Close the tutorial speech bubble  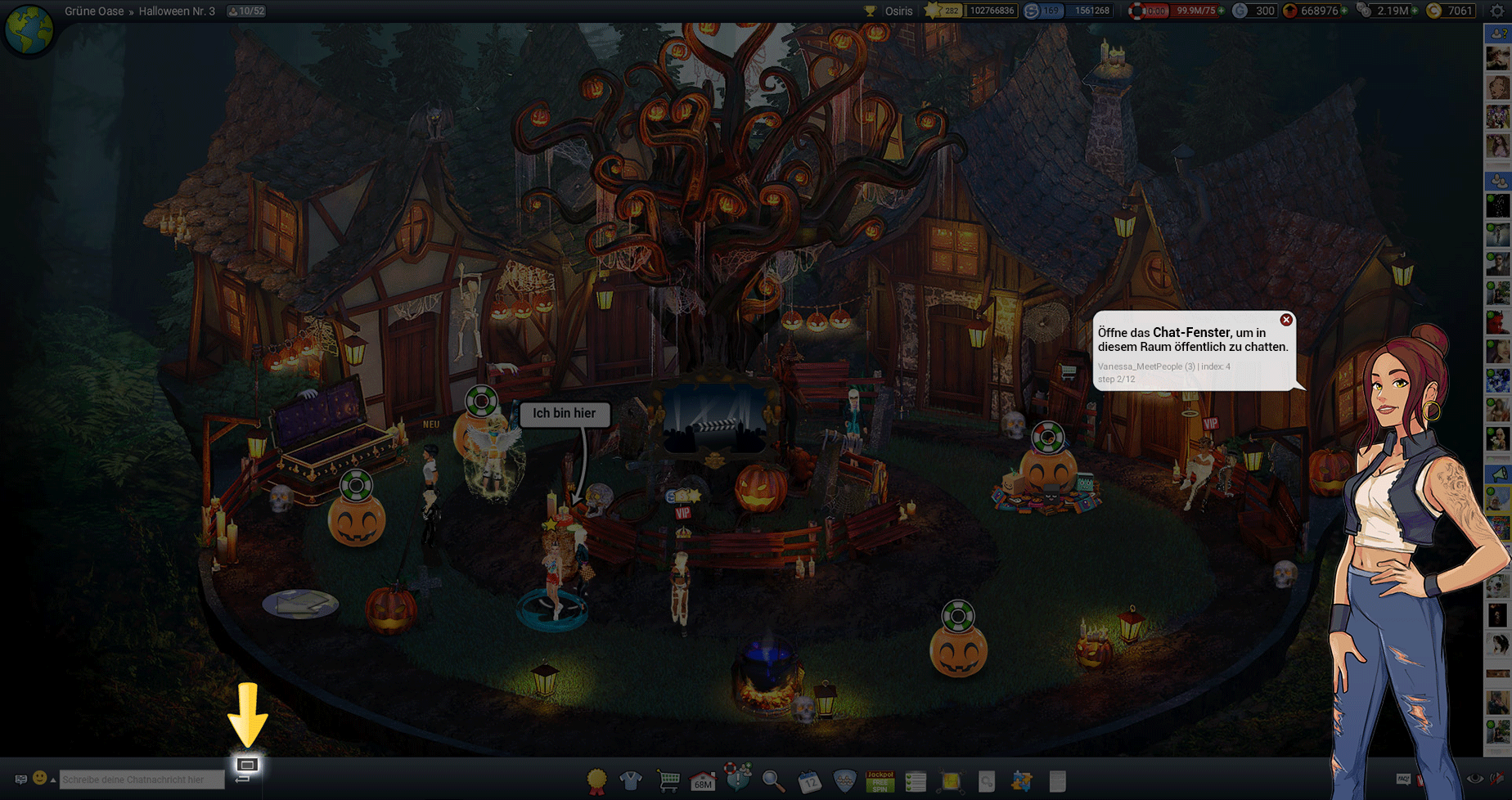1286,320
